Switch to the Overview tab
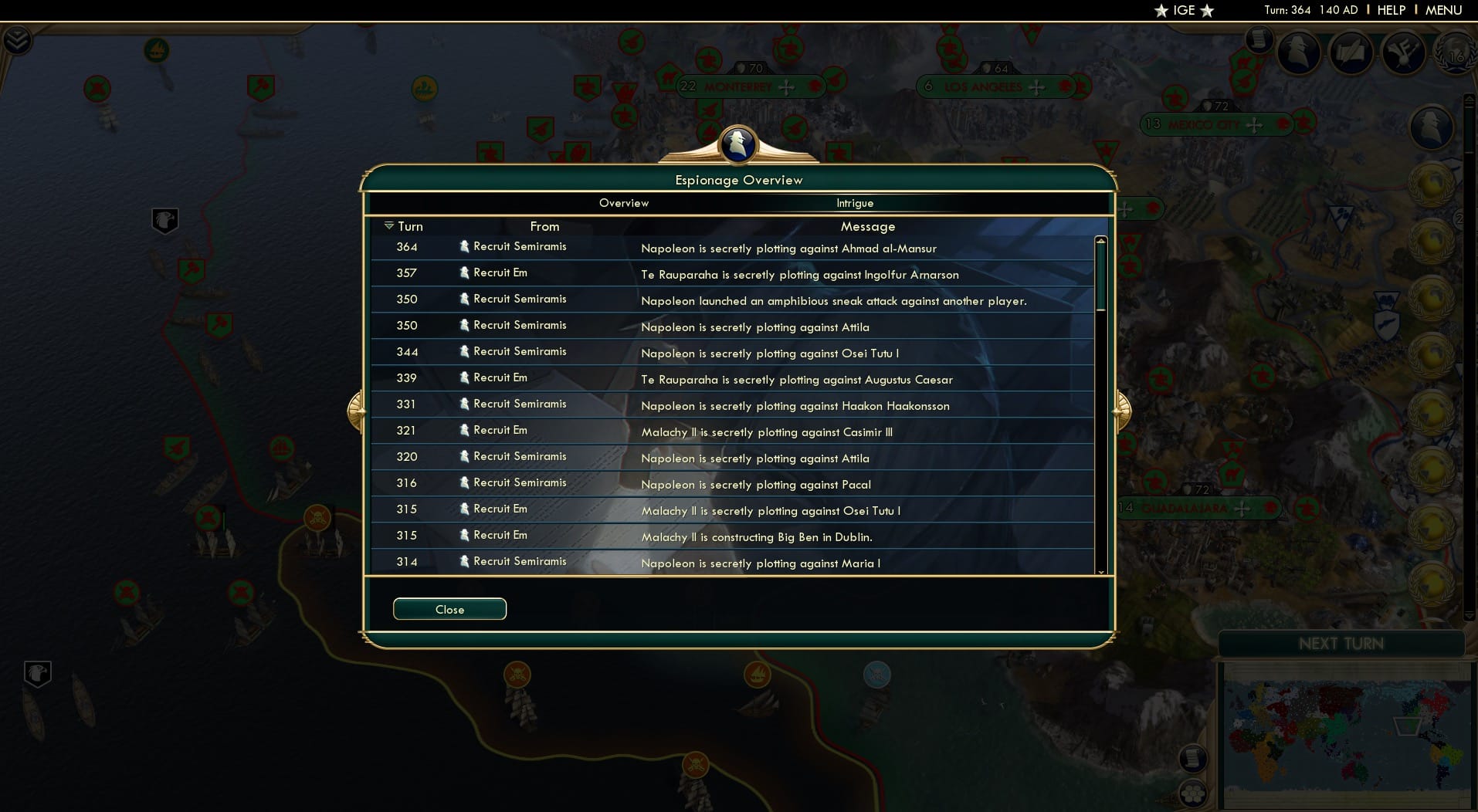This screenshot has width=1478, height=812. [624, 203]
